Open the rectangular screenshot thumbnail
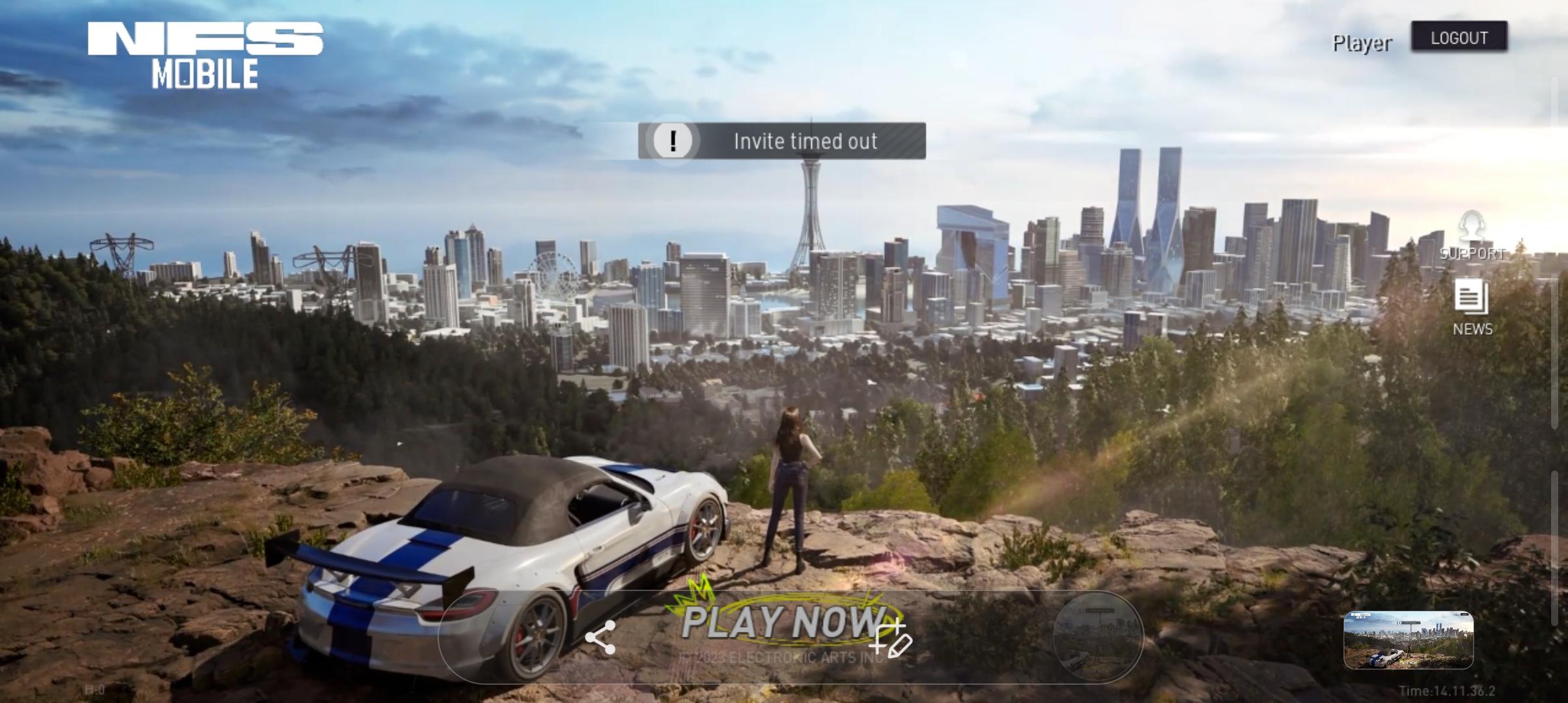Viewport: 1568px width, 703px height. (1408, 640)
